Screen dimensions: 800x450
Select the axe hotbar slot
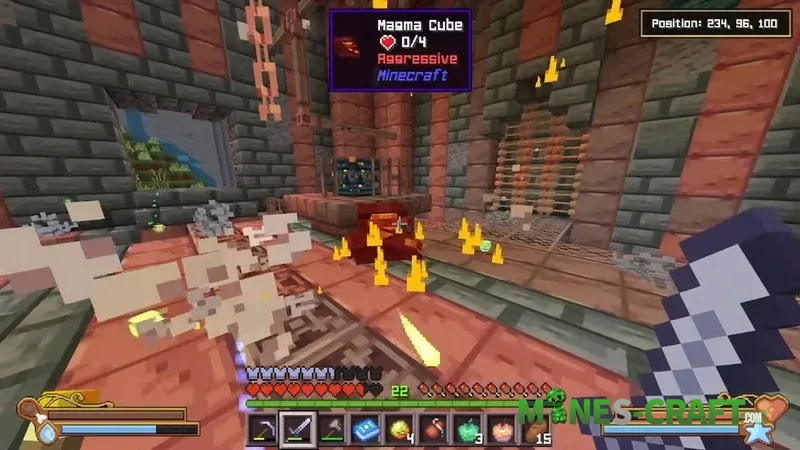pyautogui.click(x=334, y=431)
